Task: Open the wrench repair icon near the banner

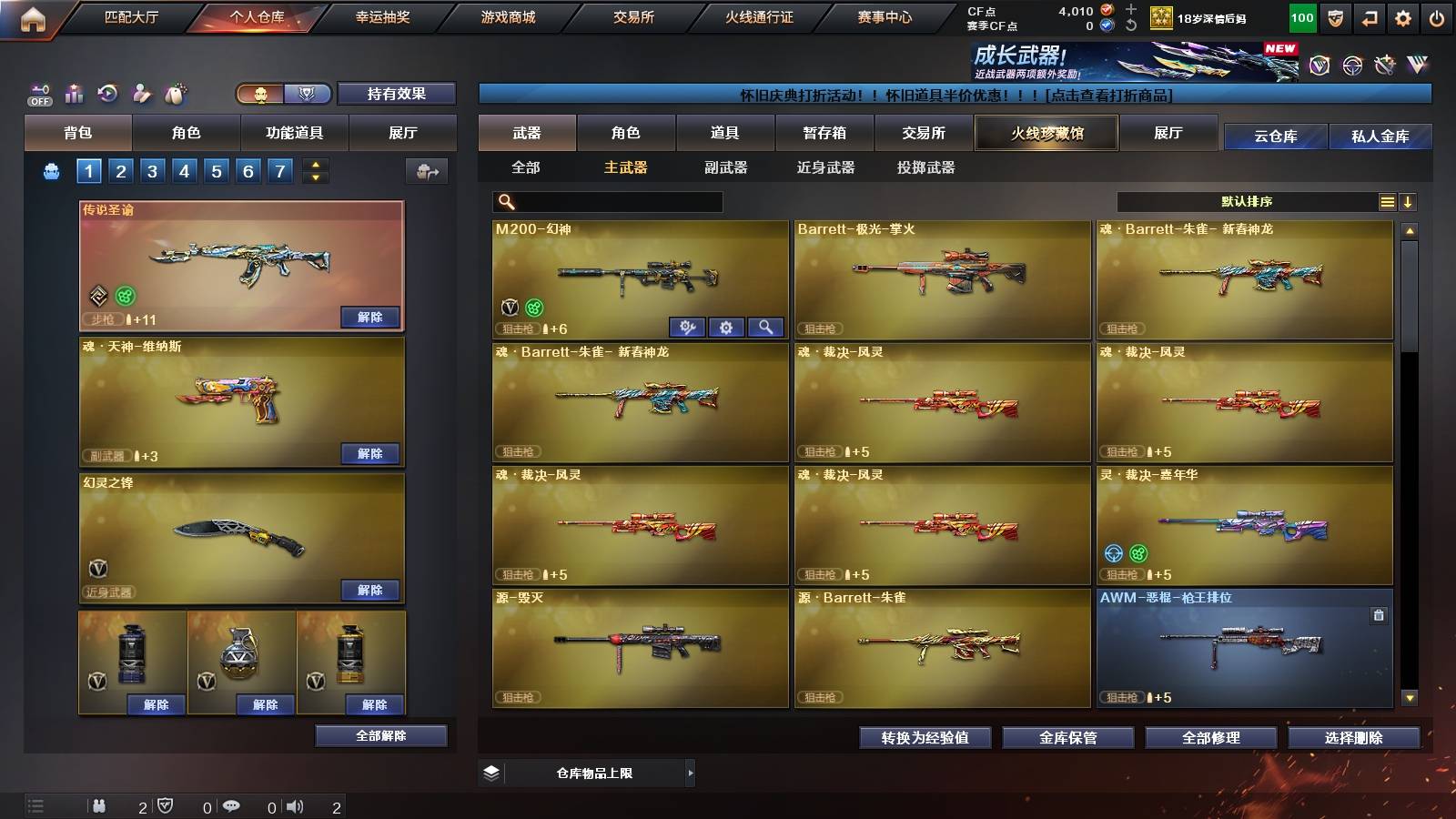Action: tap(1384, 65)
